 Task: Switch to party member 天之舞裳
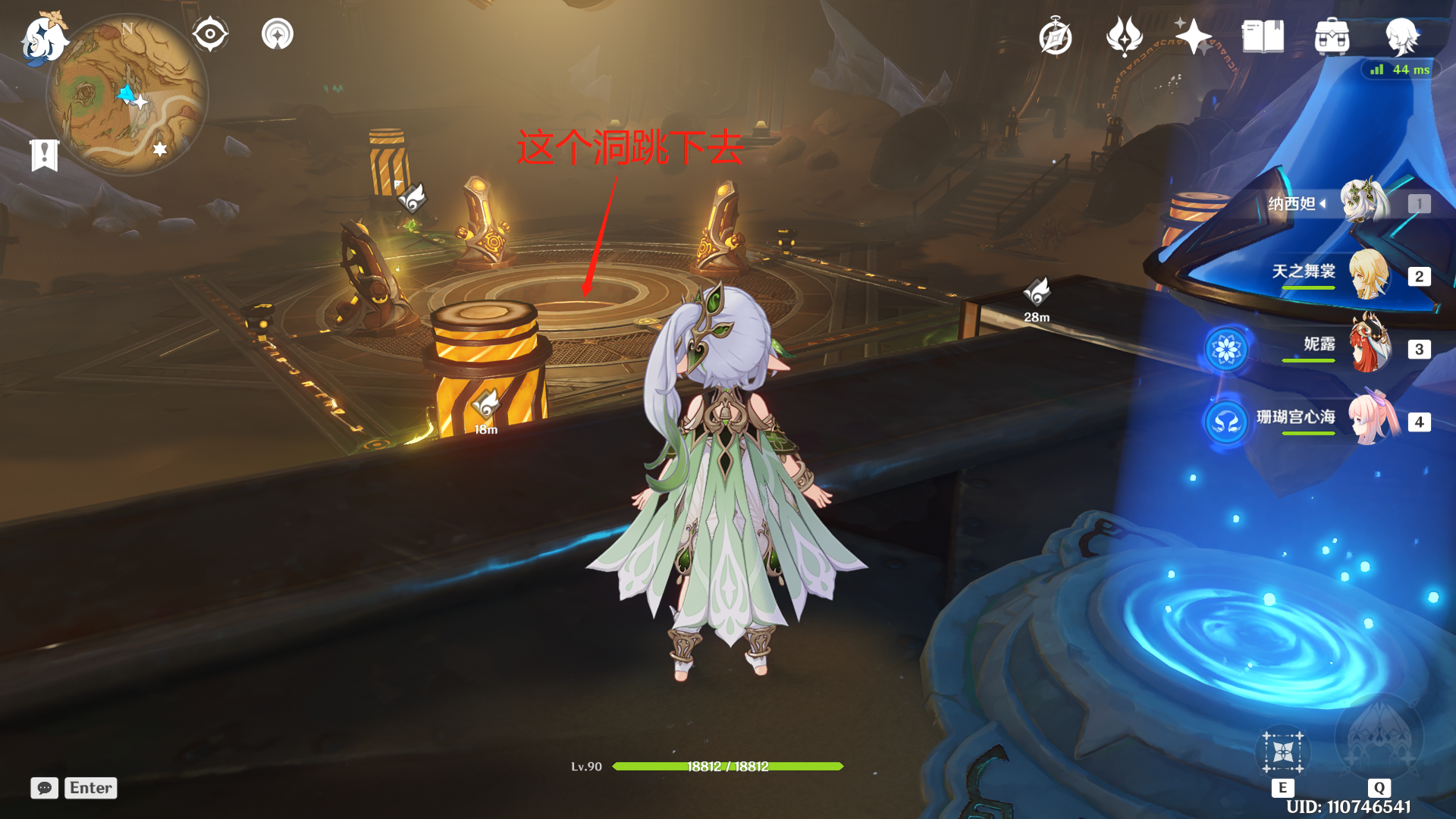(1368, 275)
